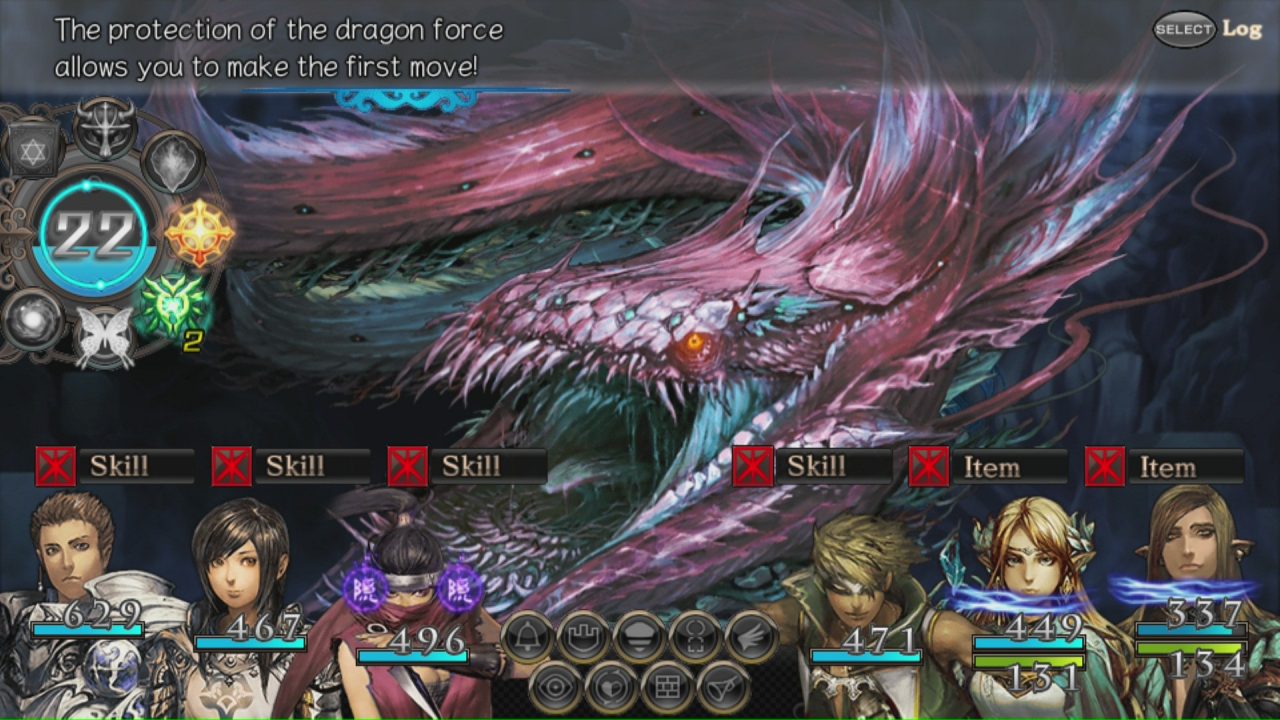Select the horned helmet emblem

(105, 128)
